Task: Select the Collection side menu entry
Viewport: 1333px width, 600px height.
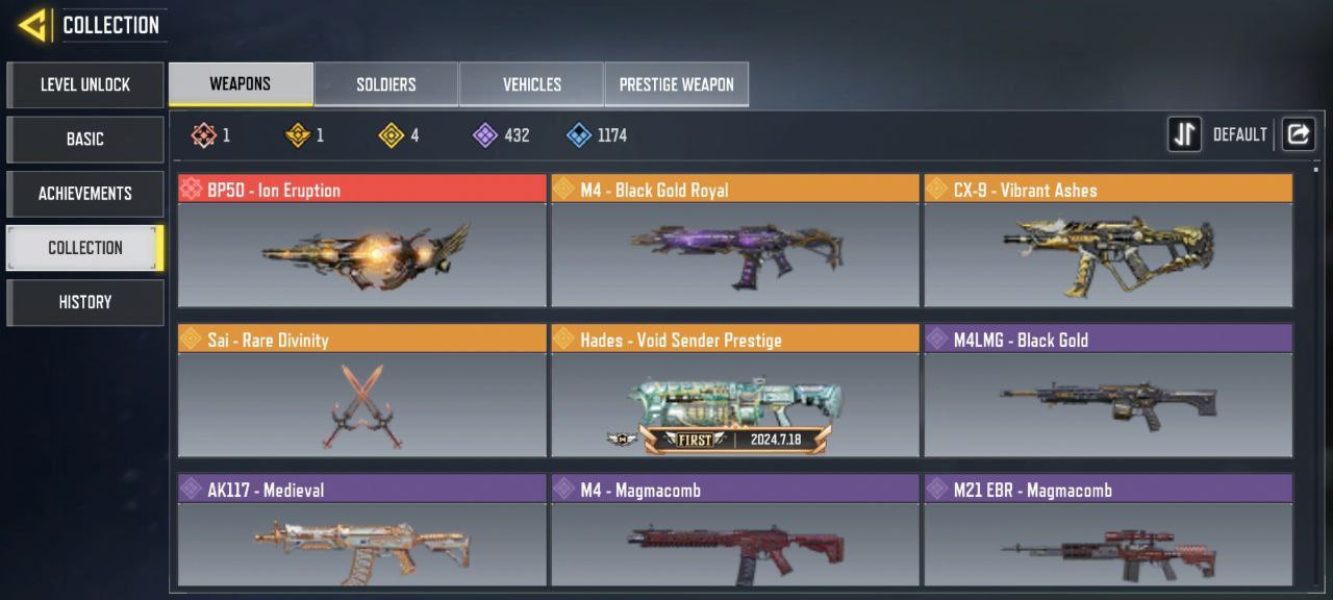Action: click(85, 248)
